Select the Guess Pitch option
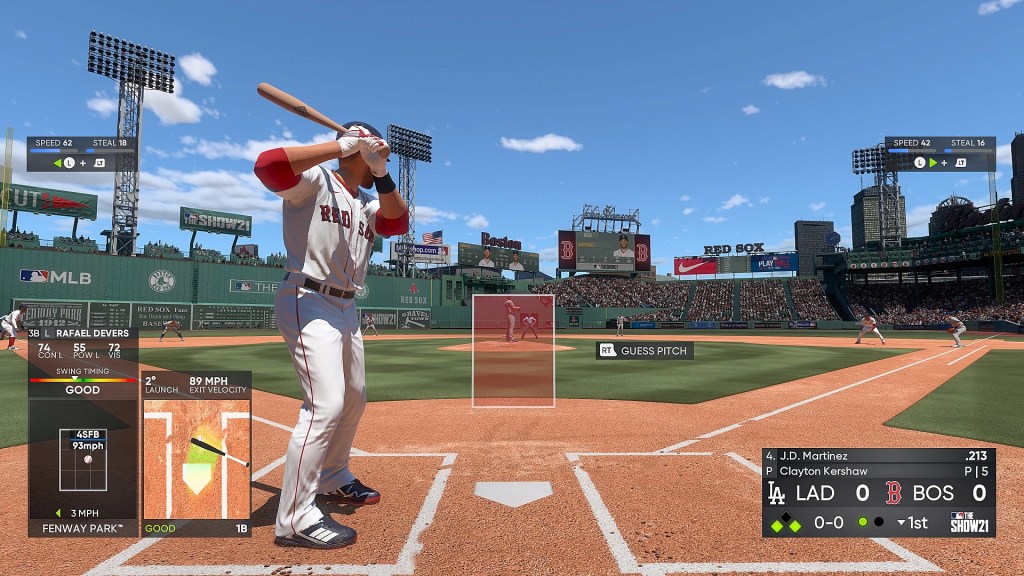Screen dimensions: 1024x576 coord(645,351)
